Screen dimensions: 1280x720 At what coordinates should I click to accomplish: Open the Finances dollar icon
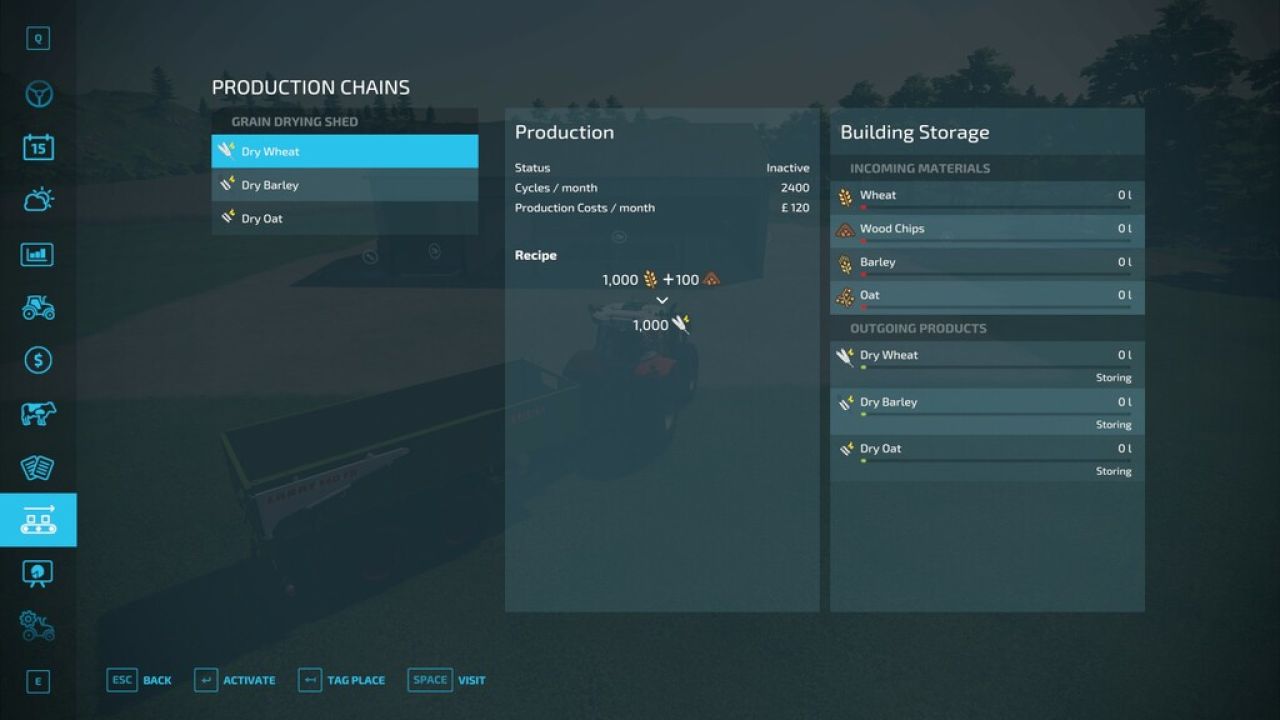[x=38, y=361]
